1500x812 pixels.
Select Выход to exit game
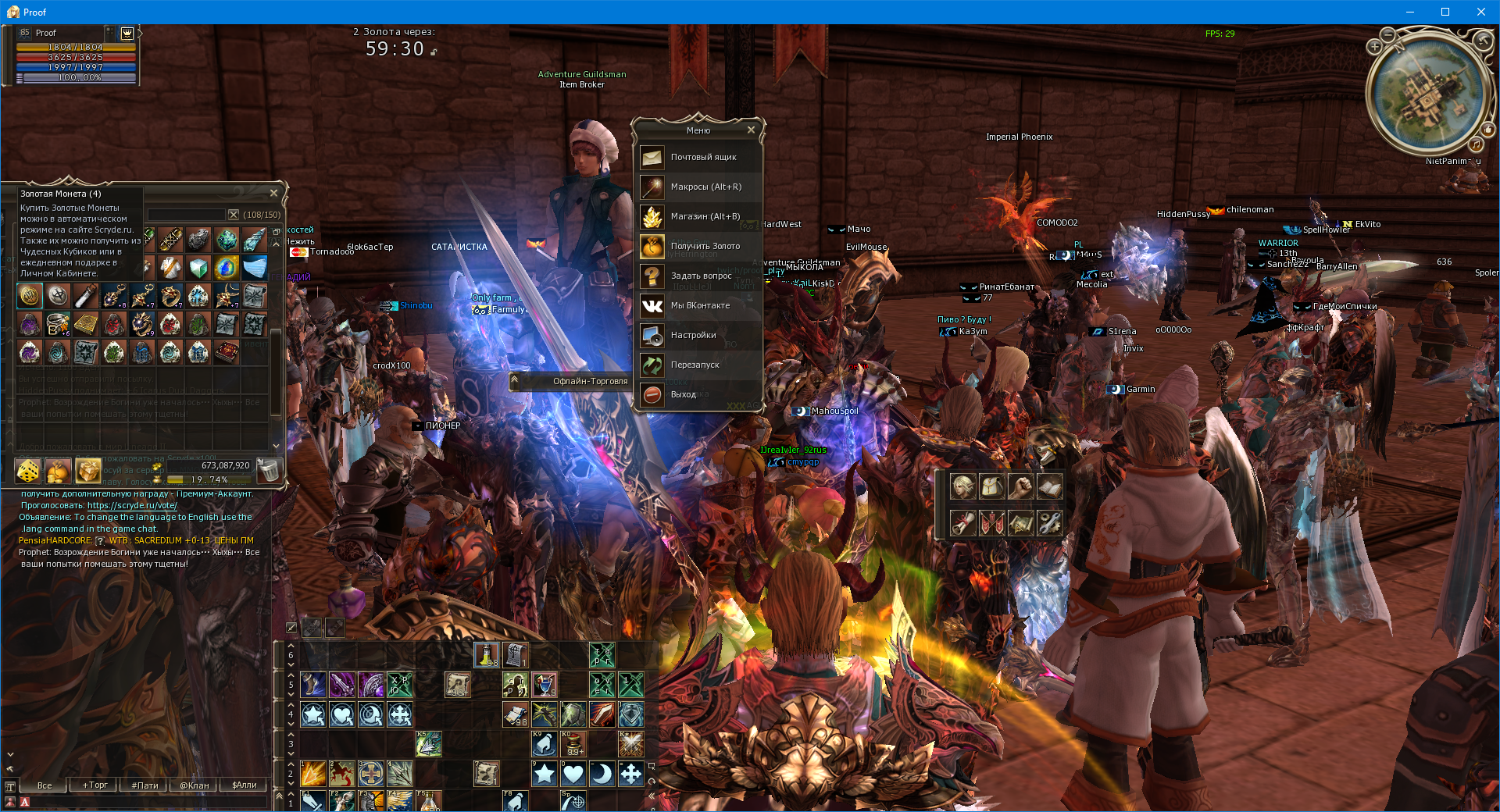[699, 394]
